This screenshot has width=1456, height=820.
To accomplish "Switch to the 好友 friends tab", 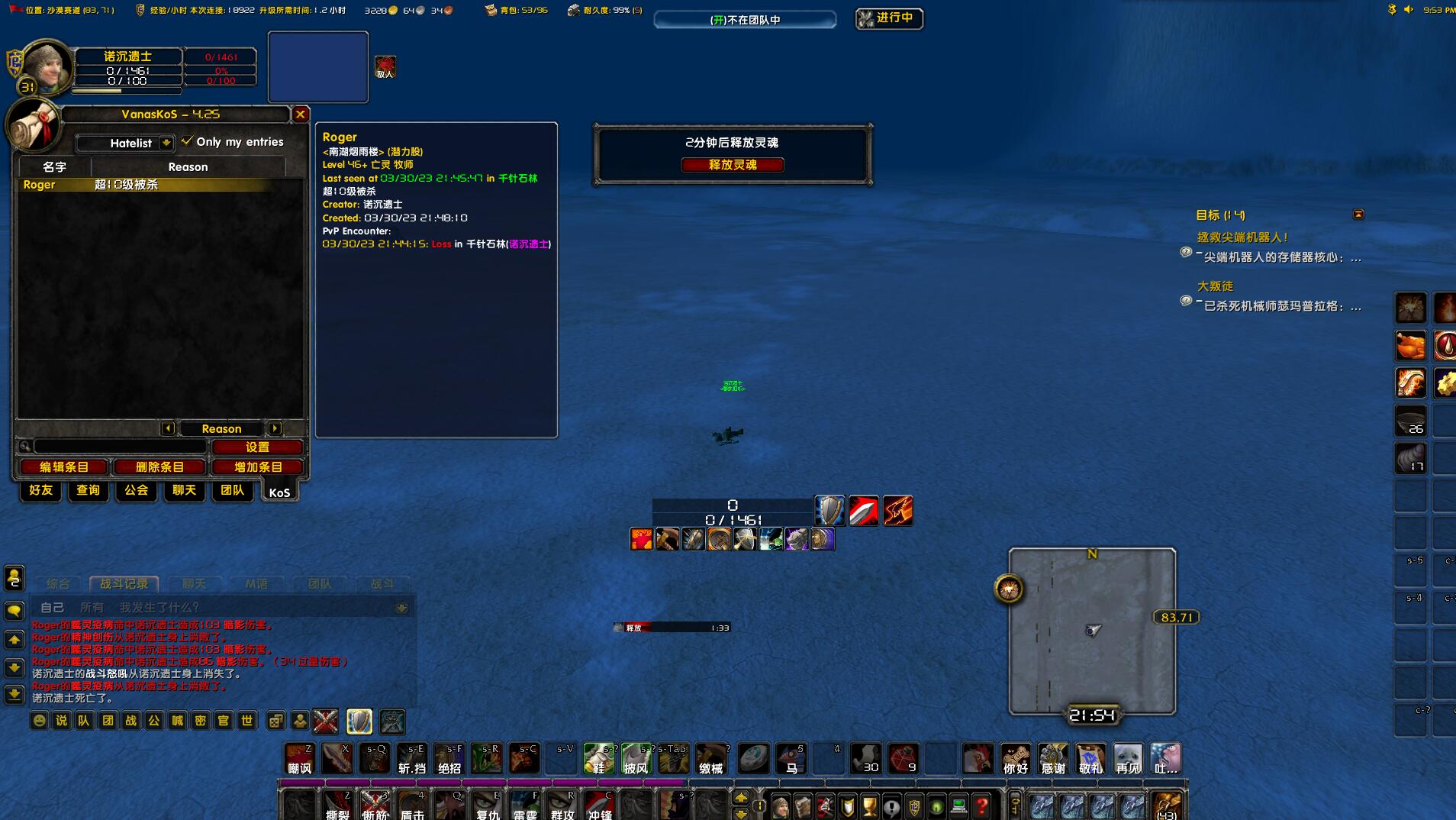I will point(40,490).
